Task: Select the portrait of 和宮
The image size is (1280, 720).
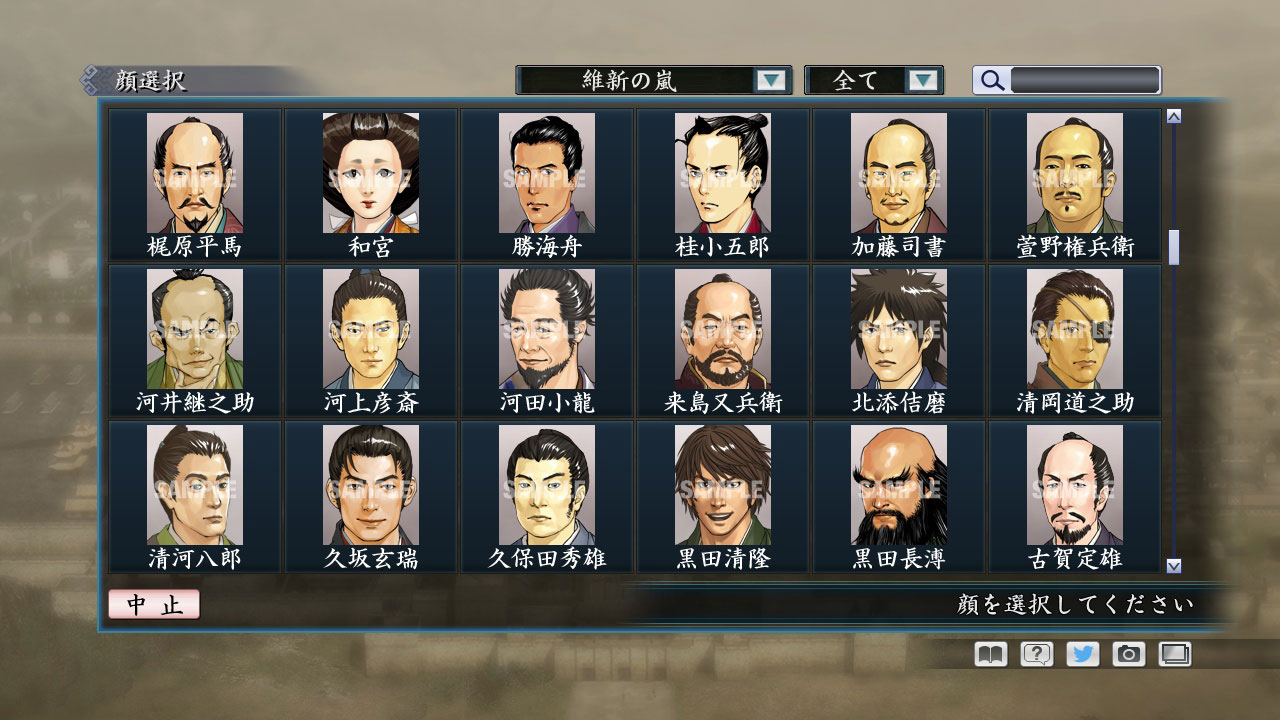Action: tap(370, 172)
